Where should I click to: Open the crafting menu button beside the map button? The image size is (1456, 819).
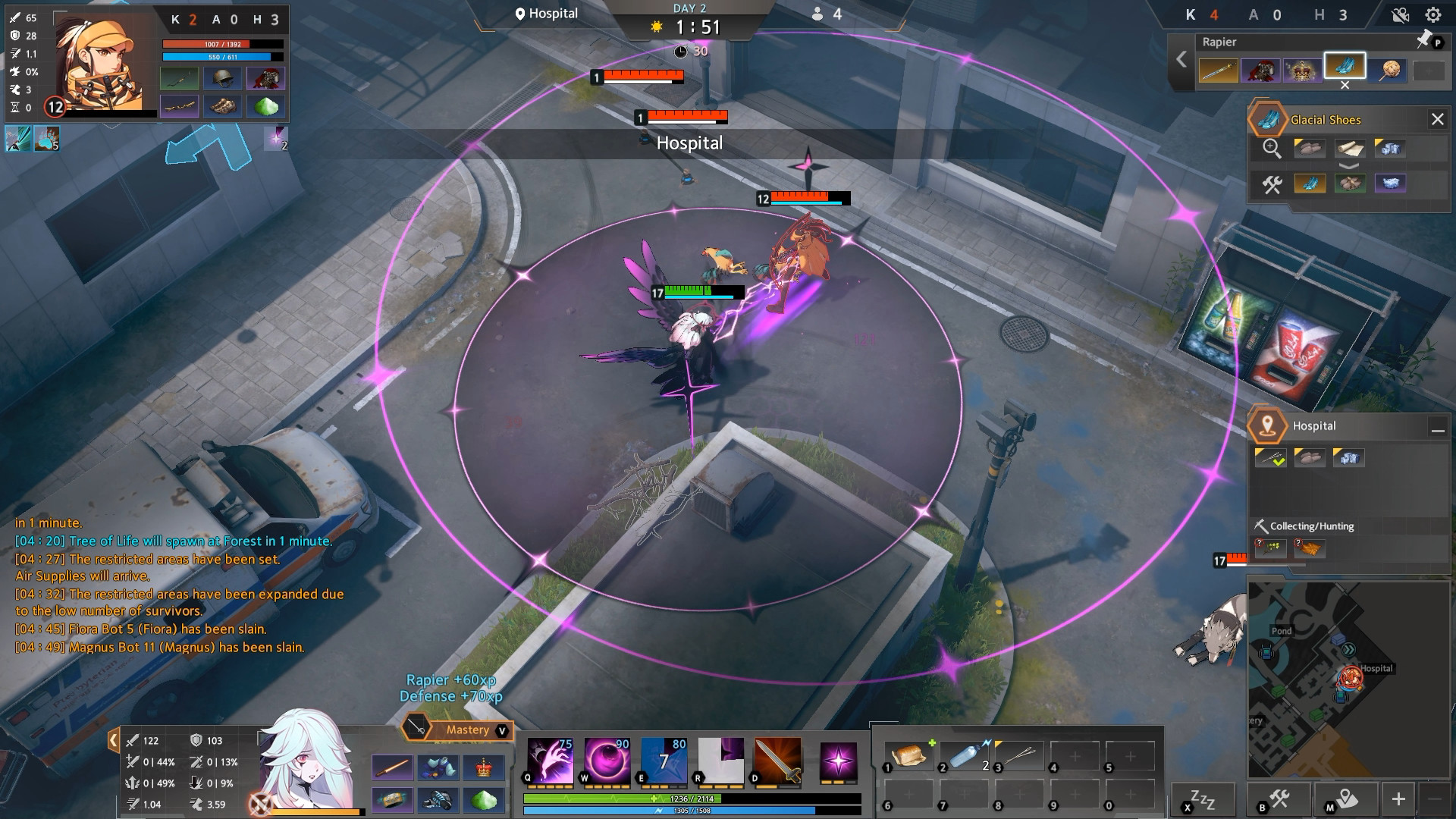click(x=1279, y=799)
